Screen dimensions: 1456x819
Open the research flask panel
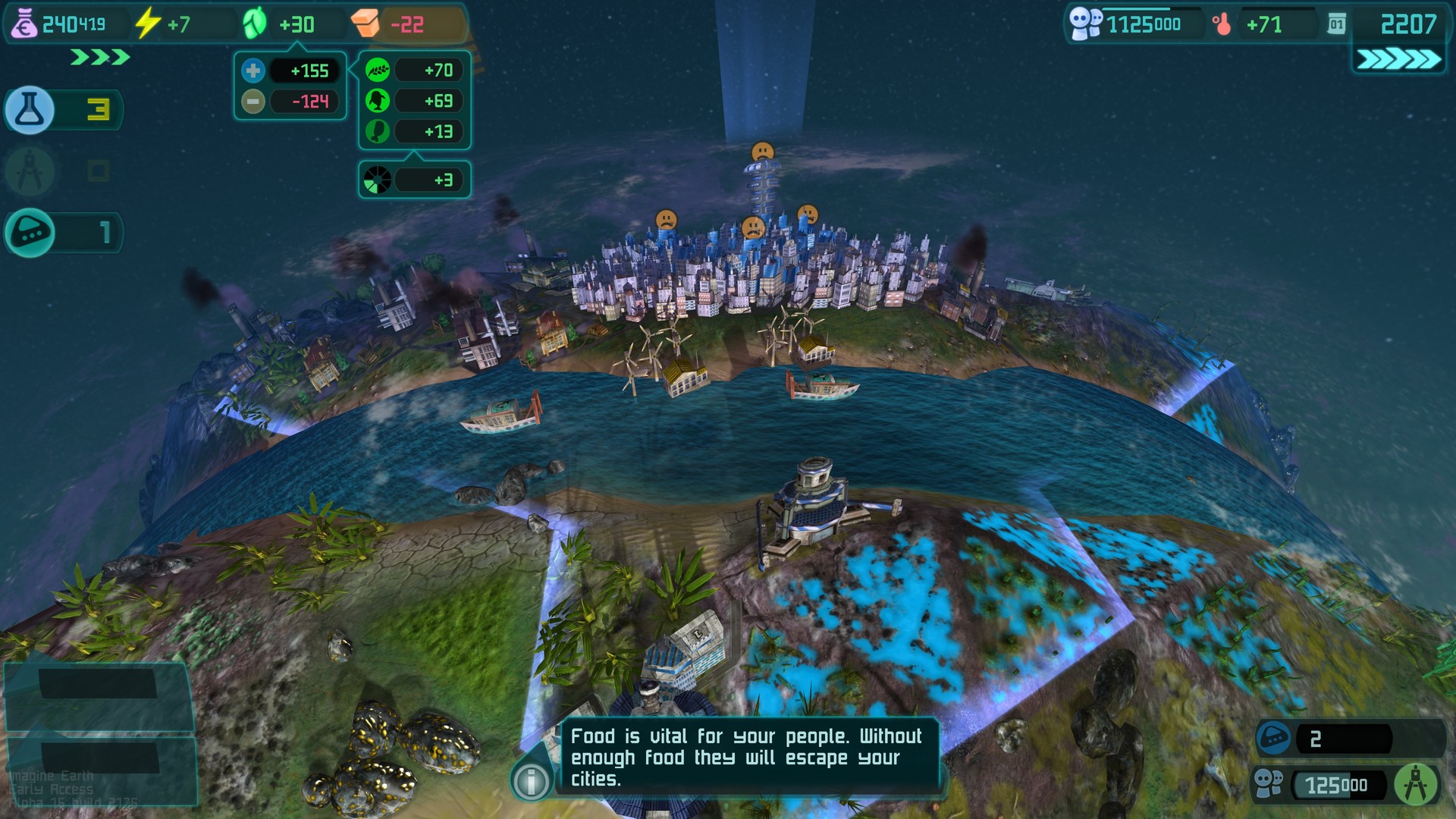tap(30, 110)
